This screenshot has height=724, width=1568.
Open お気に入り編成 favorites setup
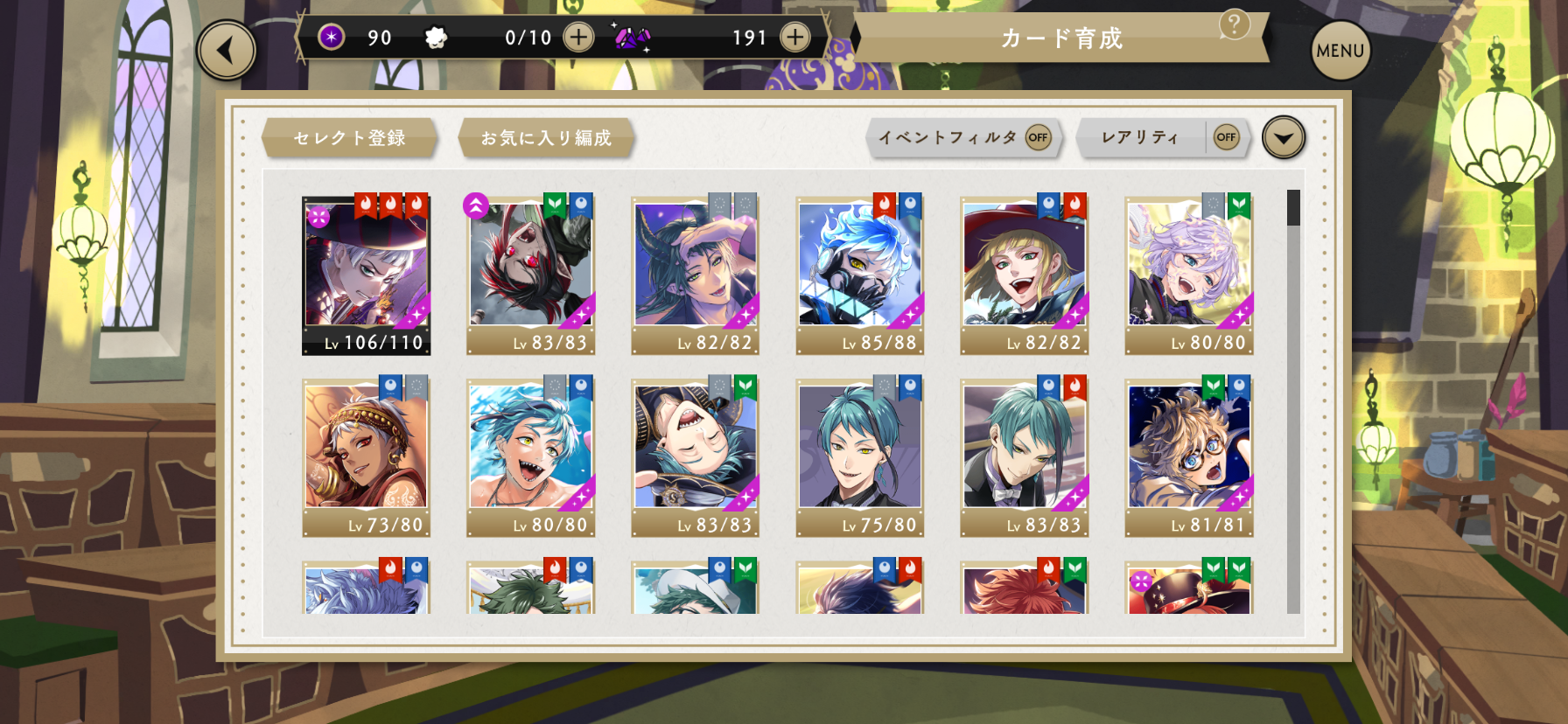pyautogui.click(x=546, y=138)
